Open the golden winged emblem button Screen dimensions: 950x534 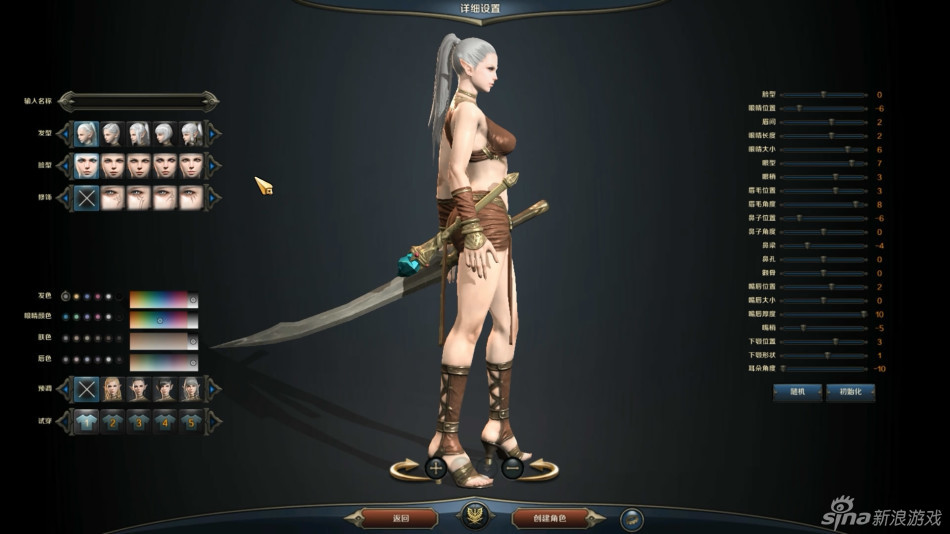point(473,517)
